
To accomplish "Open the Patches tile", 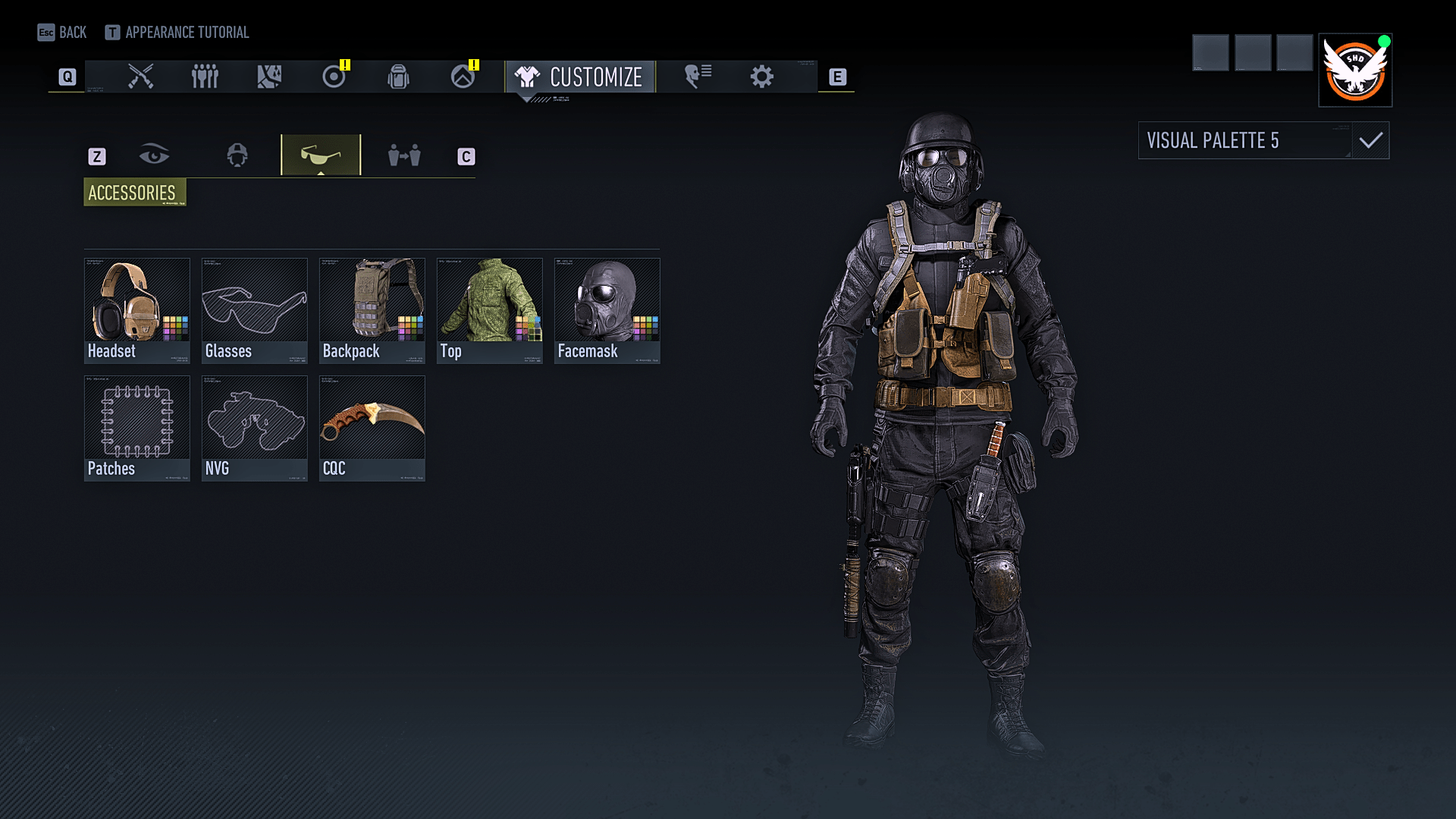I will pos(136,428).
